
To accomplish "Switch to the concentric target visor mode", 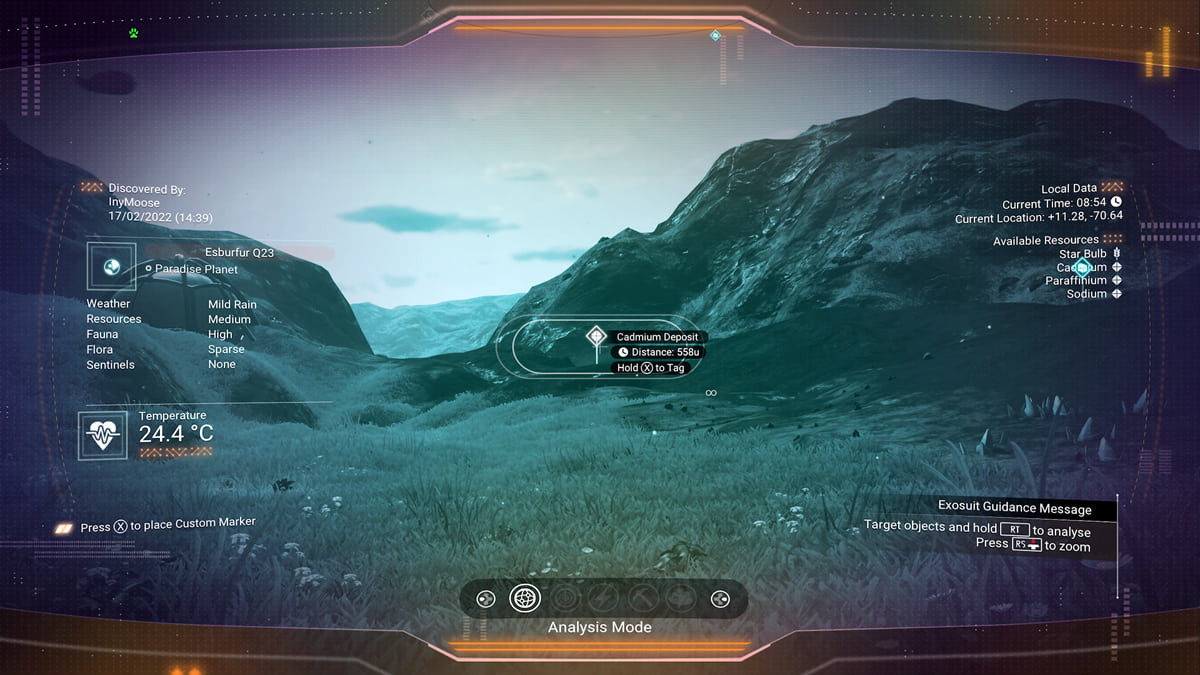I will (566, 598).
